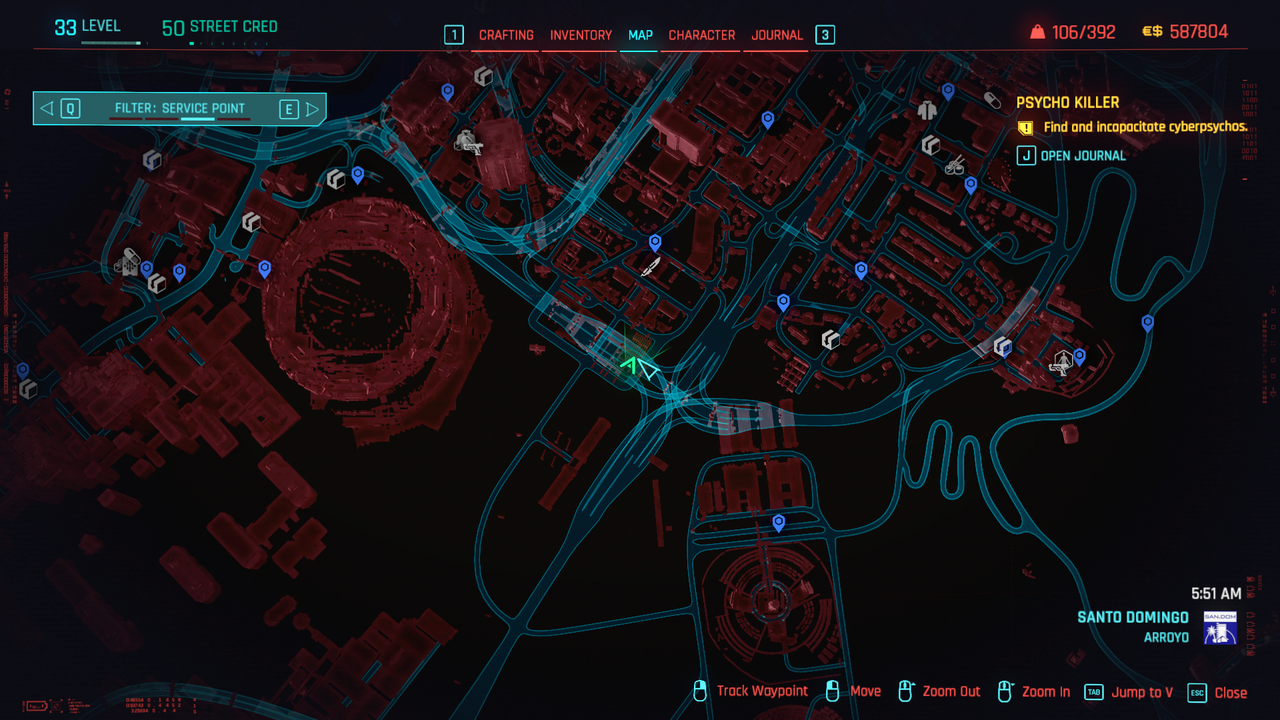Choose the food vendor bowl marker

coord(954,165)
